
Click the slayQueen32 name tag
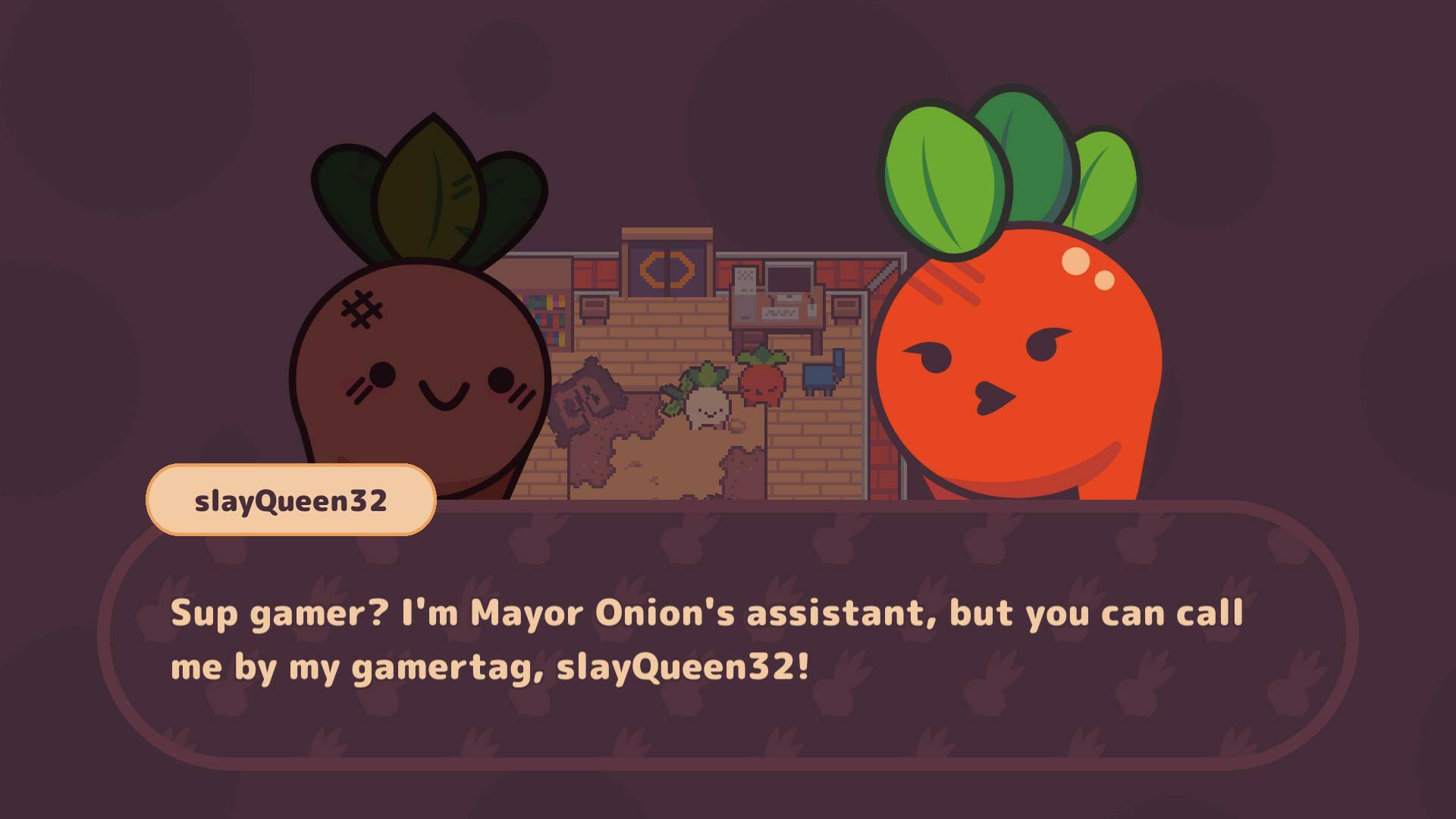tap(292, 499)
